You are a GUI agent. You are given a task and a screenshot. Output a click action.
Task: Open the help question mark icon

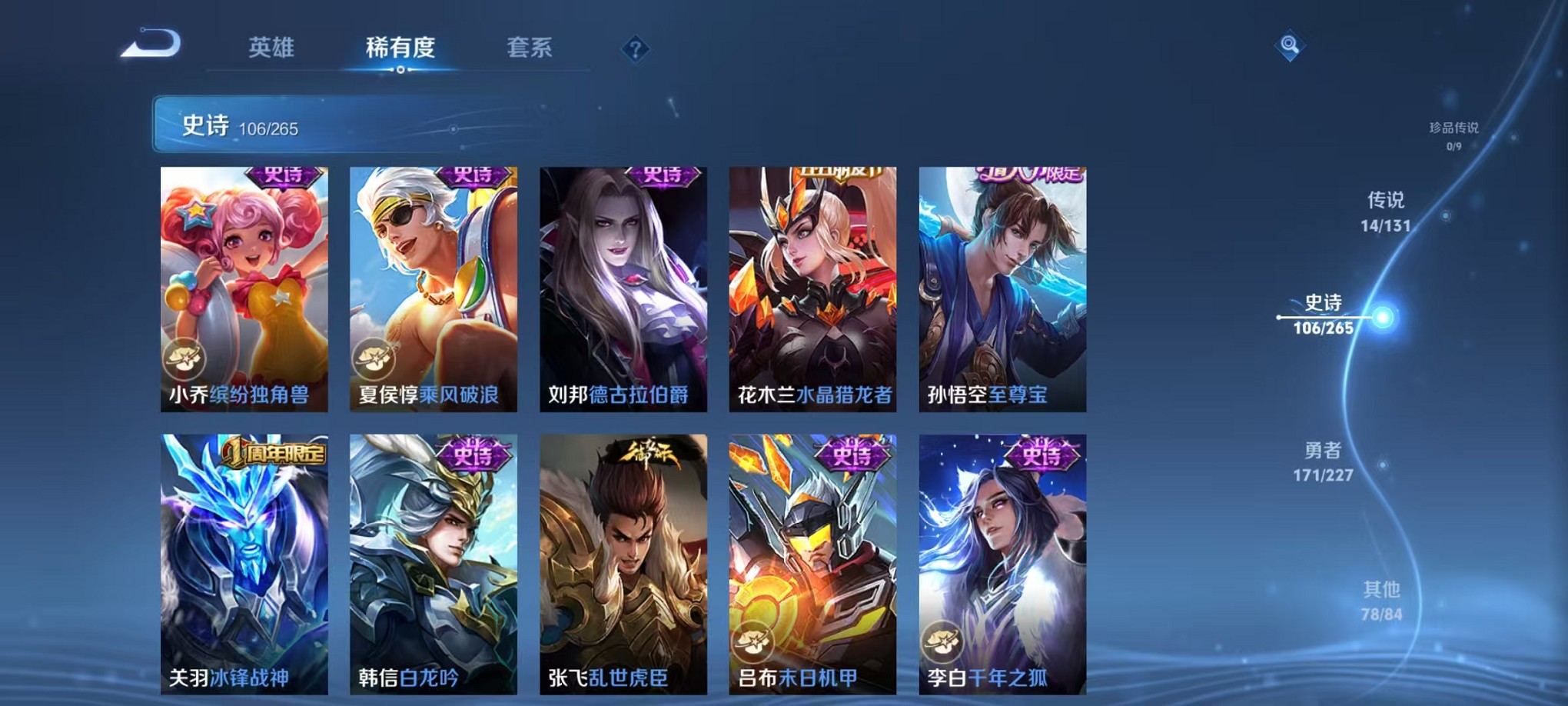[633, 49]
